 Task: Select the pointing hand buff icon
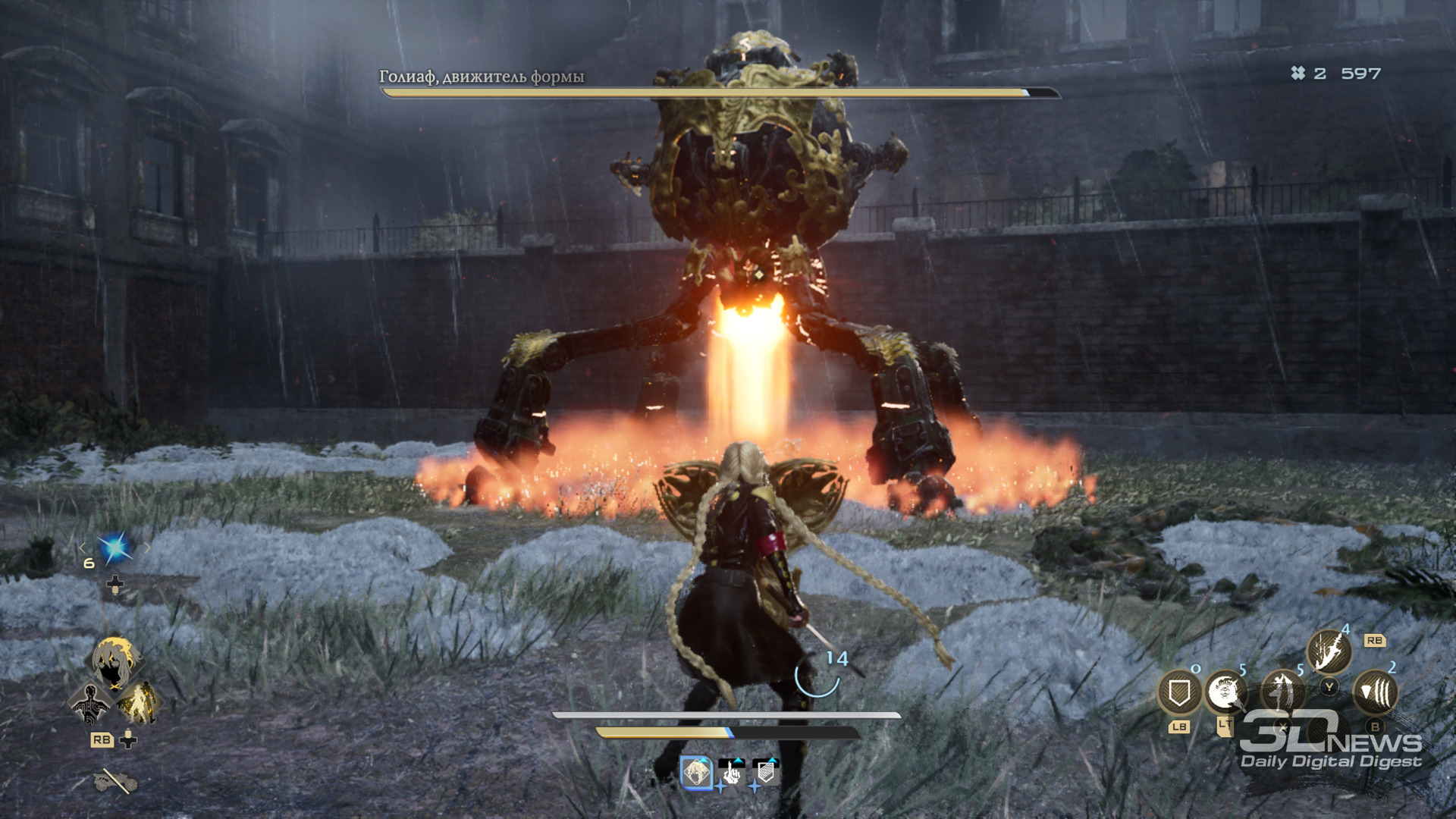click(x=731, y=773)
